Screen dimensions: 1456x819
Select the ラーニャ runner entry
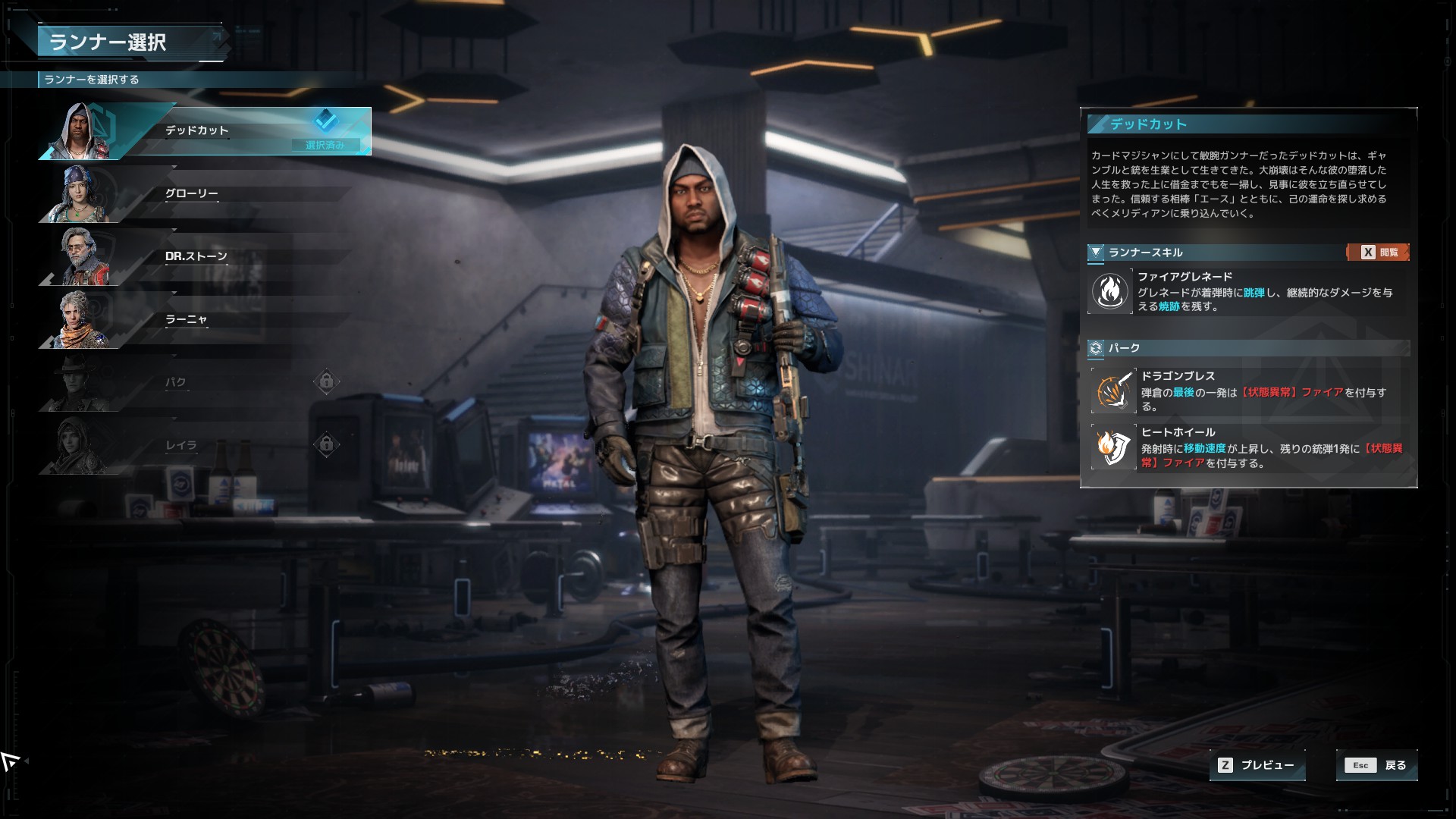pos(197,321)
